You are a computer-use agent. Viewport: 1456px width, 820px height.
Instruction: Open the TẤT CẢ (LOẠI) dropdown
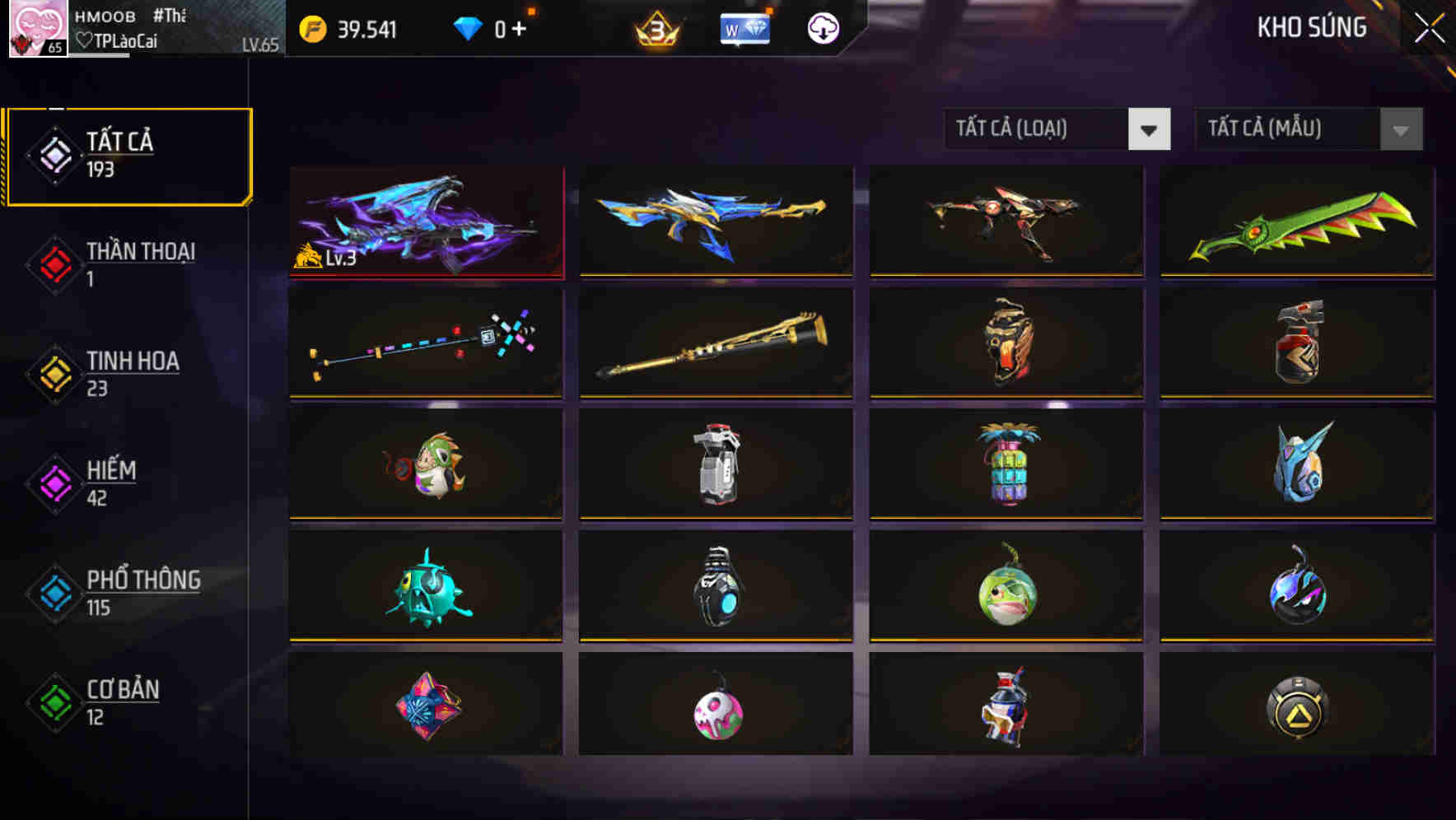(1057, 129)
